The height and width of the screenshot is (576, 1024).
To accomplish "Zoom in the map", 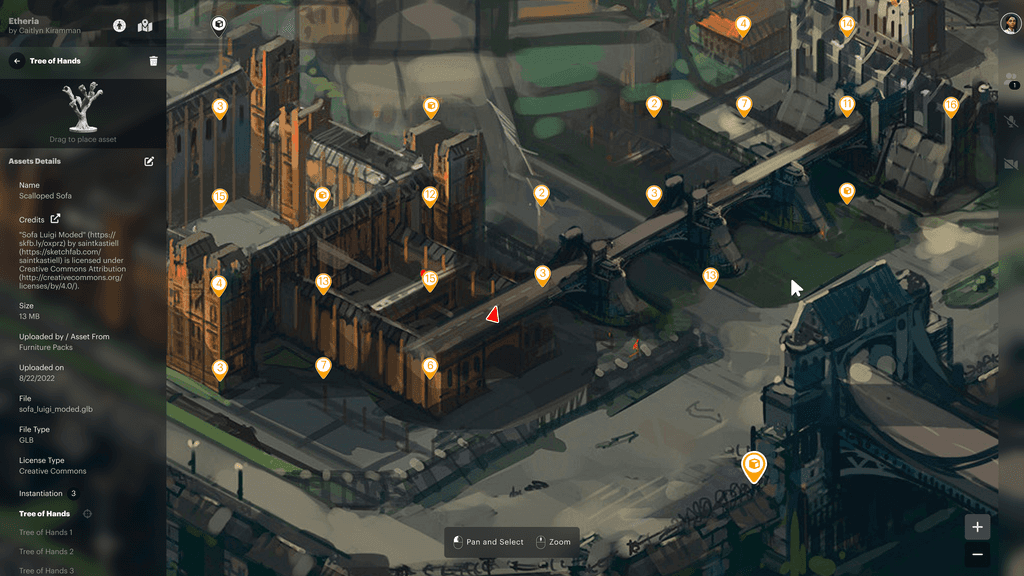I will pyautogui.click(x=977, y=527).
